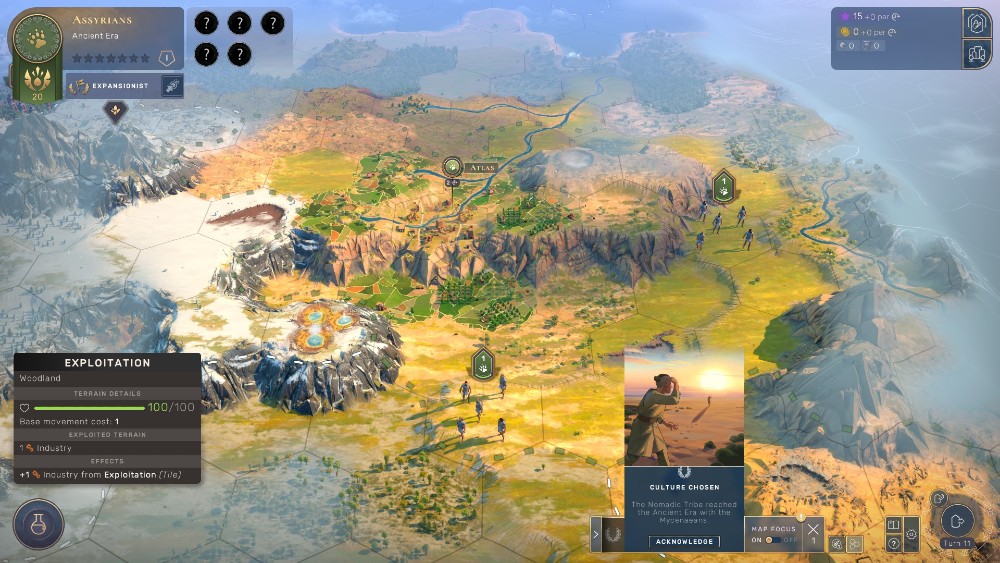Click the laurel wreath notification icon
This screenshot has width=1000, height=563.
point(613,535)
